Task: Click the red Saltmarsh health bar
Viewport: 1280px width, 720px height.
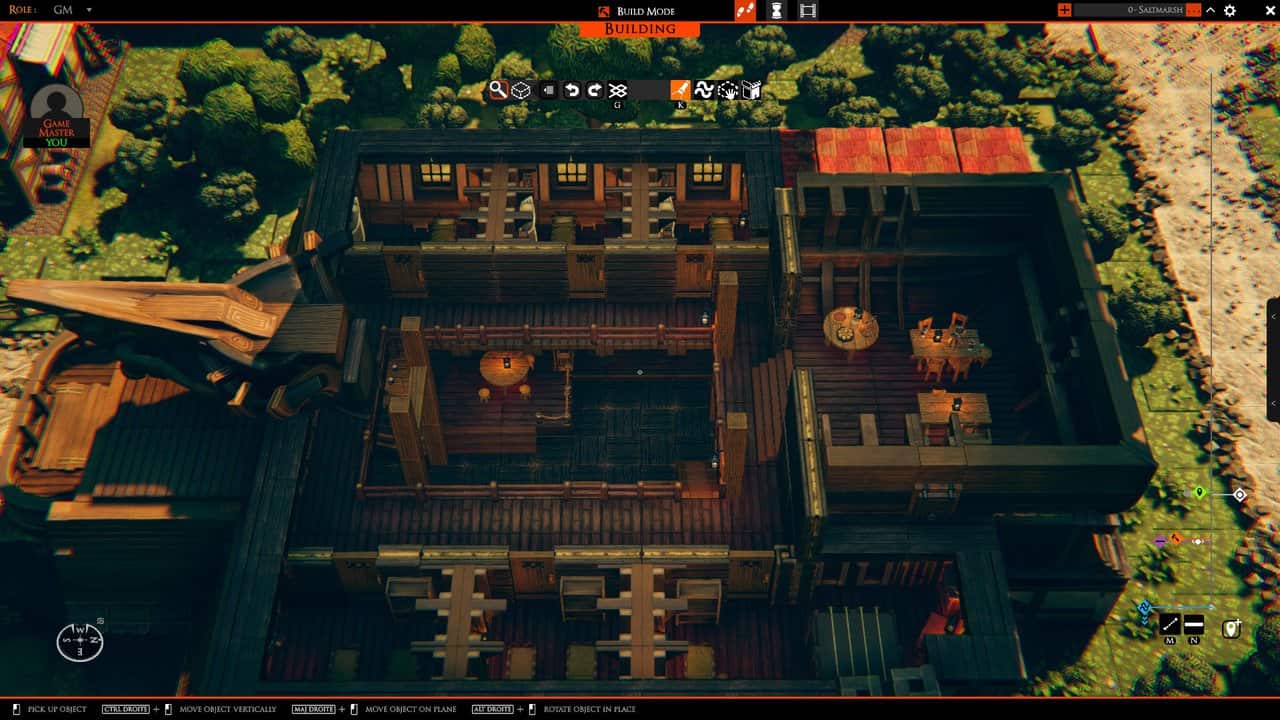Action: 1193,10
